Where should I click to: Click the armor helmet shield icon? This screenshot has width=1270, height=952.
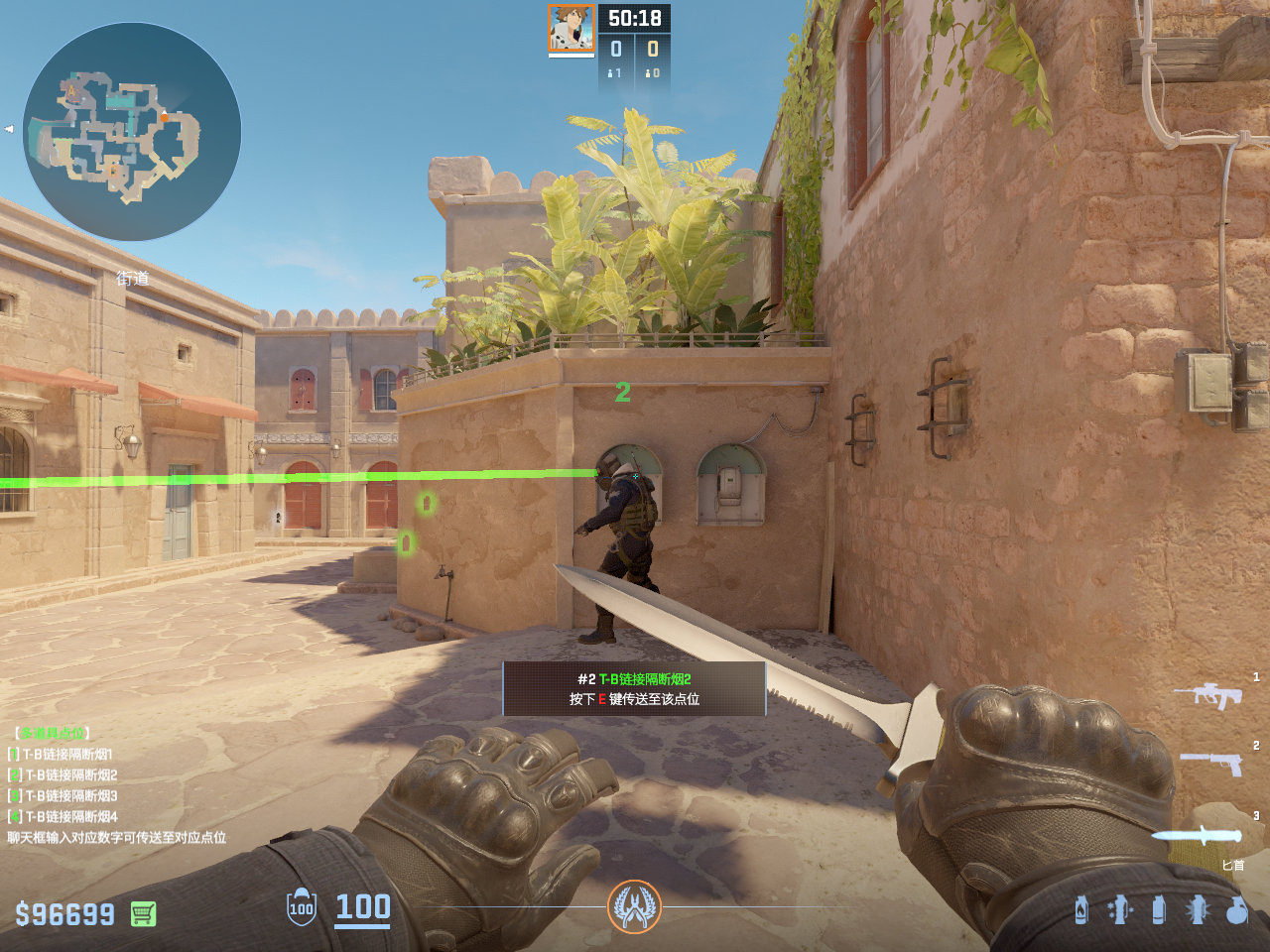tap(302, 907)
